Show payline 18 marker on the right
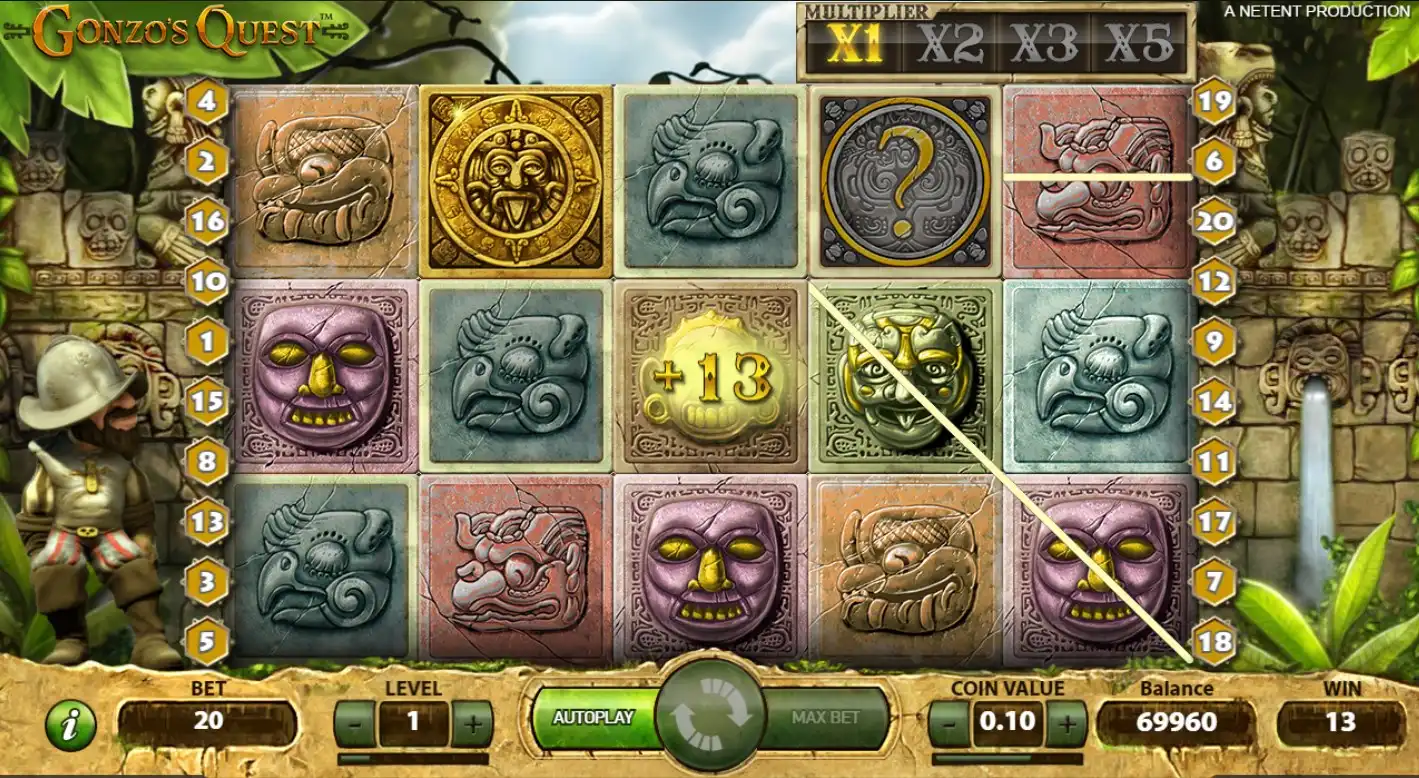 point(1214,641)
